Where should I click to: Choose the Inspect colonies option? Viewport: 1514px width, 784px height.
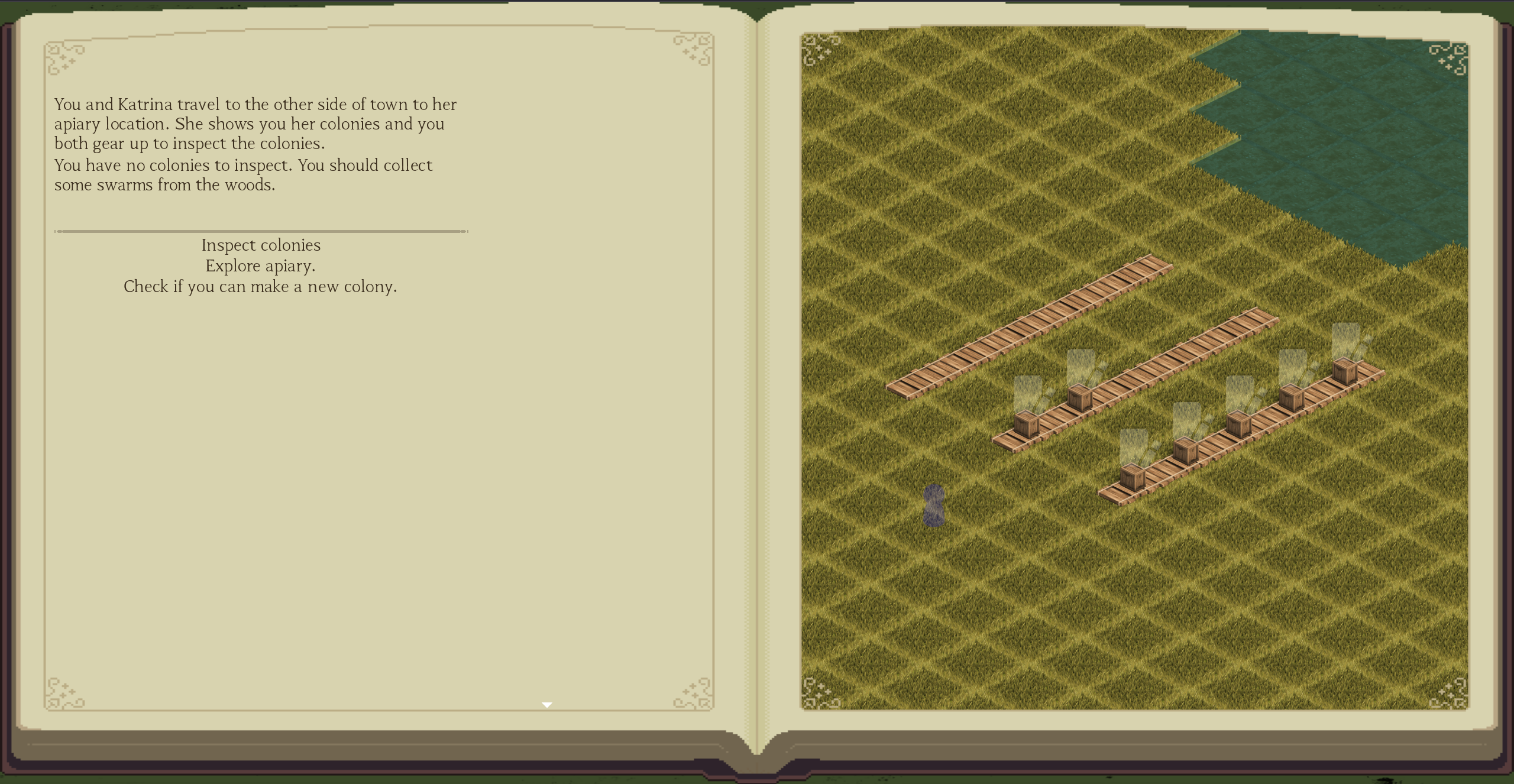pos(261,245)
